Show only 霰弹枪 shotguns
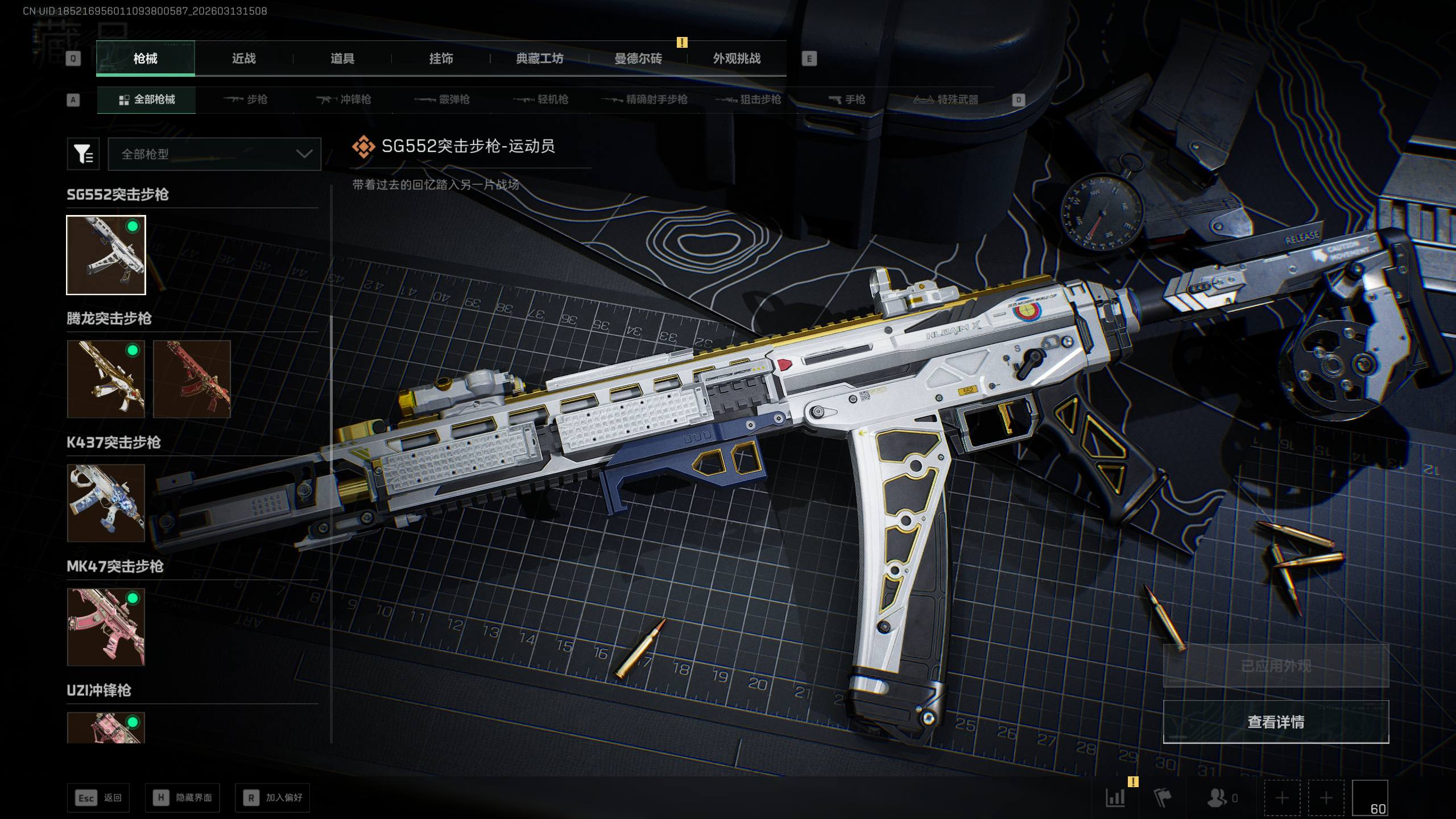1456x819 pixels. tap(442, 100)
